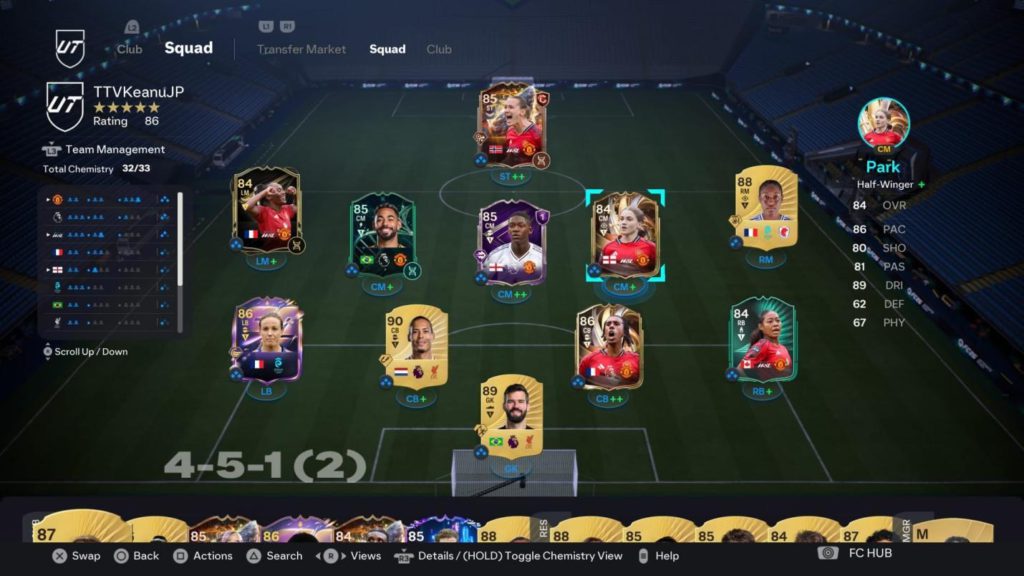Choose the 85-rated Brazilian CM card
1024x576 pixels.
(383, 235)
